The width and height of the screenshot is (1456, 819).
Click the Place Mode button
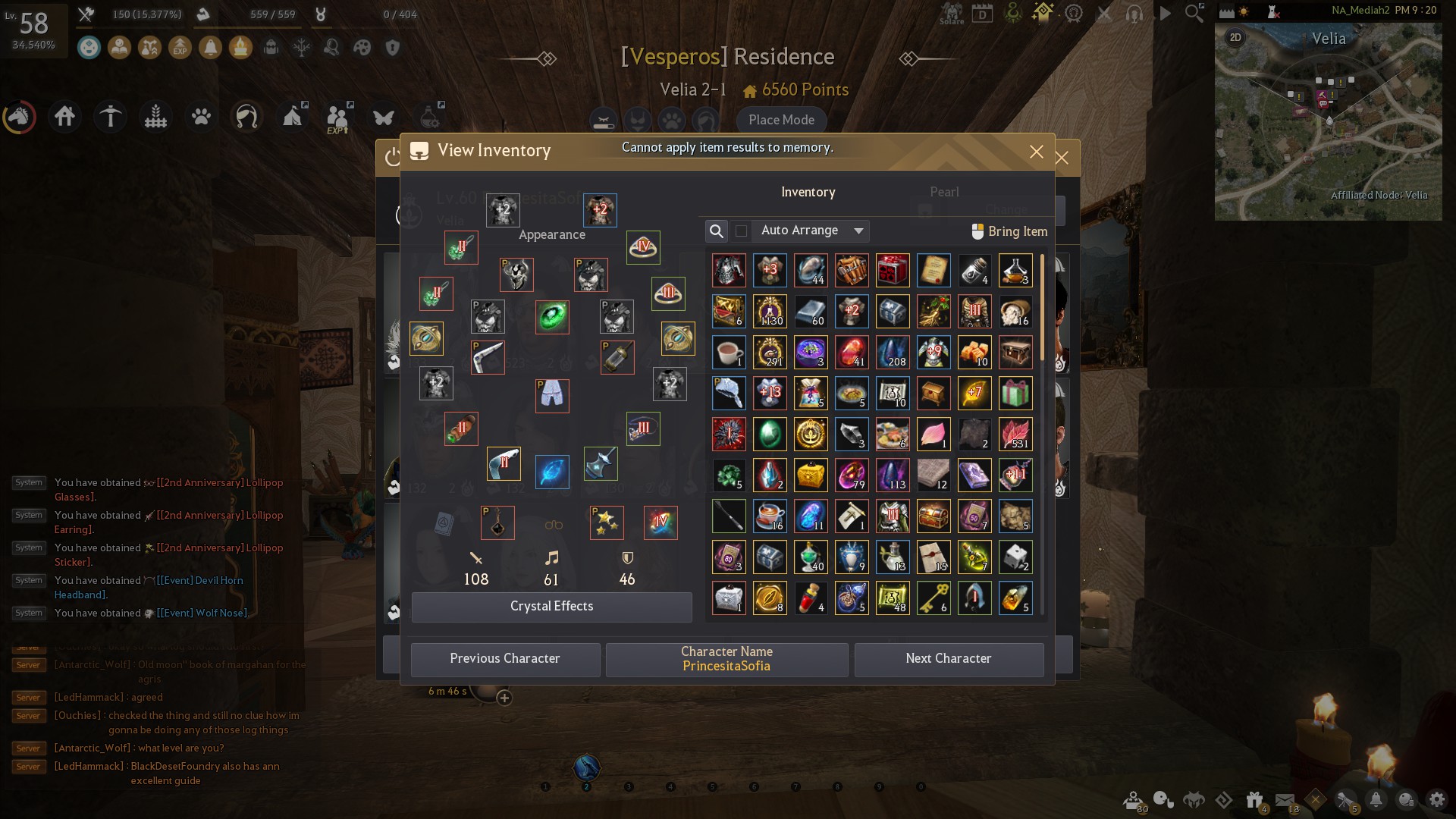click(780, 120)
